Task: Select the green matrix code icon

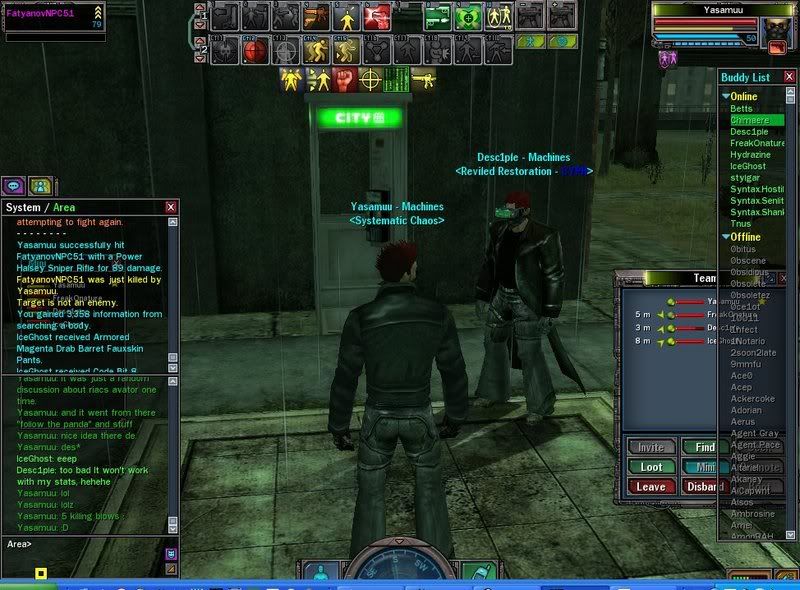Action: 396,78
